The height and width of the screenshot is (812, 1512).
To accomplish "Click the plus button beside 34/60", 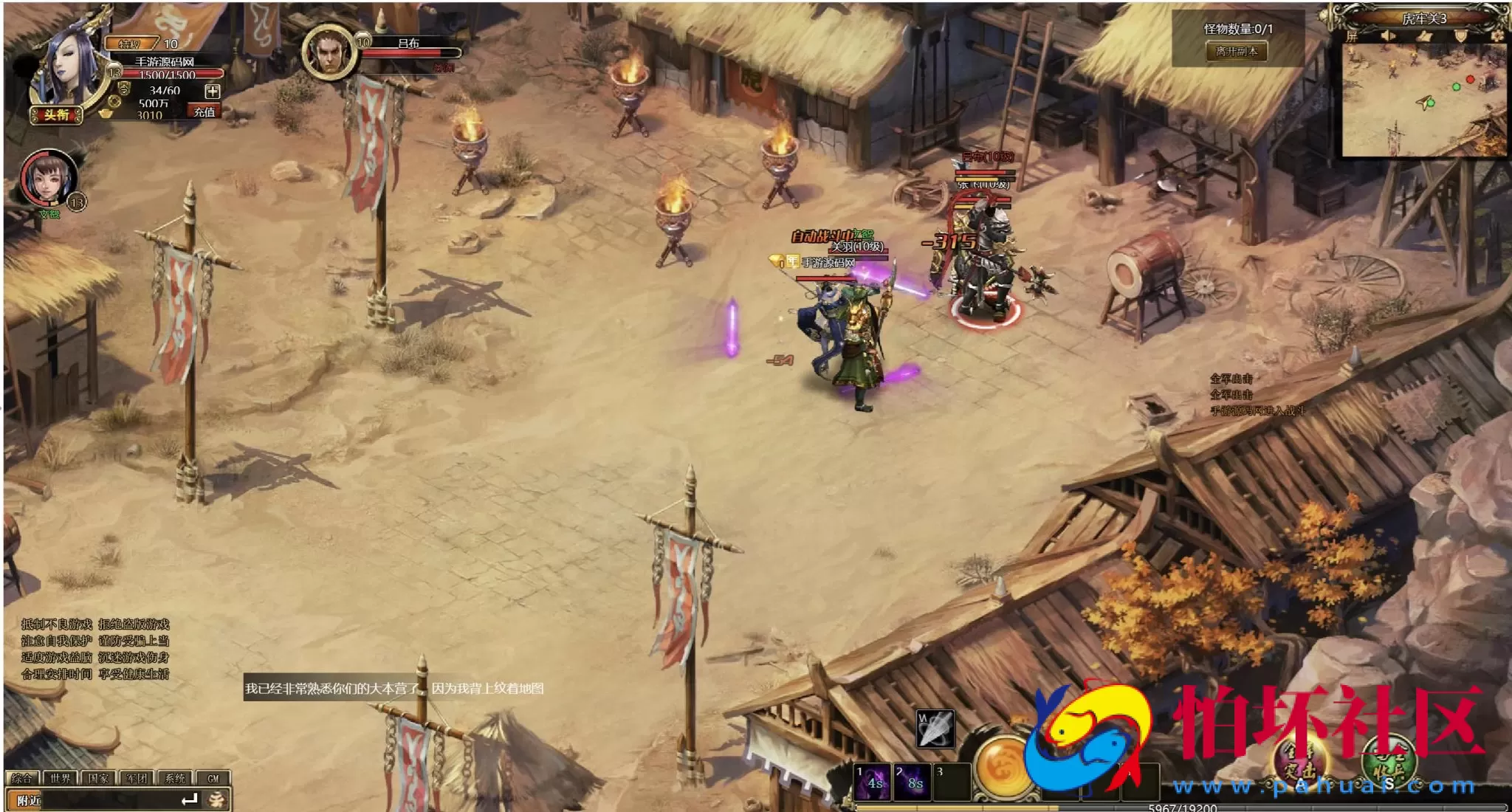I will [x=213, y=92].
